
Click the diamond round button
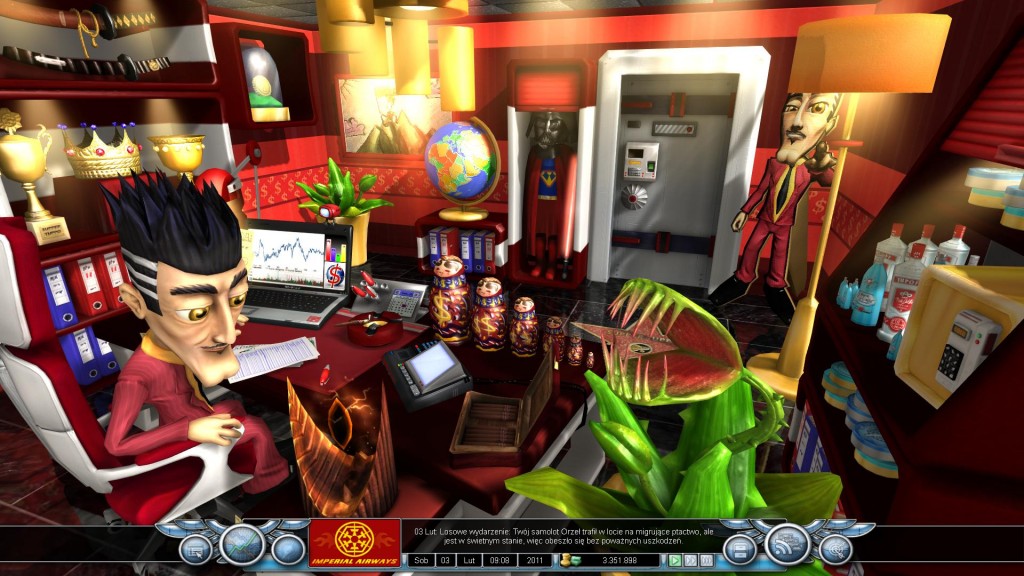pyautogui.click(x=288, y=548)
